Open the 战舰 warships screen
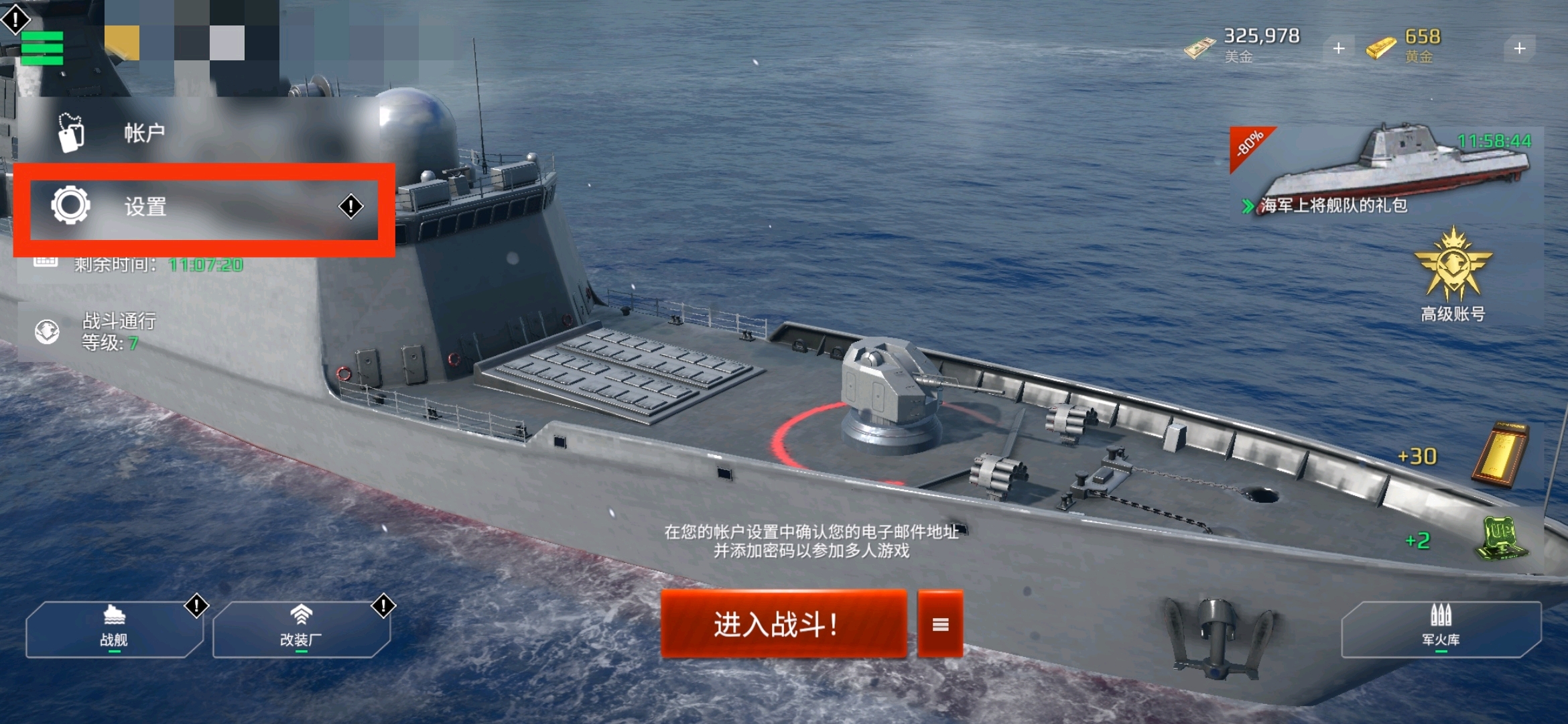Screen dimensions: 1568x724 [114, 629]
